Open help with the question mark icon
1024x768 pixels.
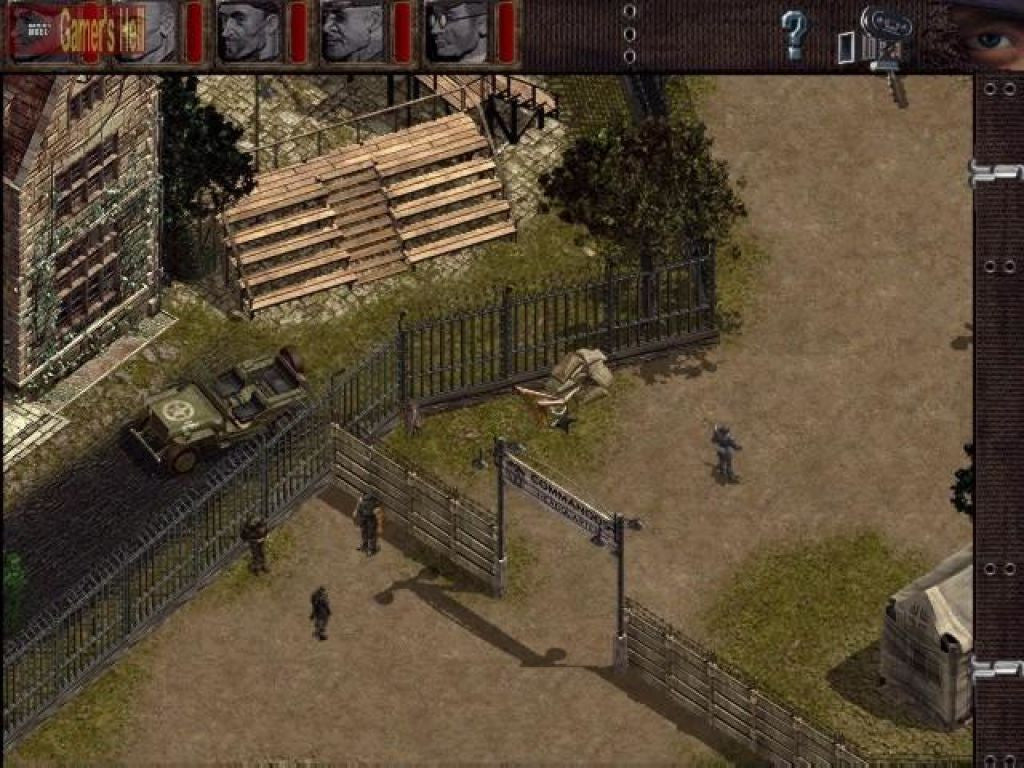click(794, 35)
